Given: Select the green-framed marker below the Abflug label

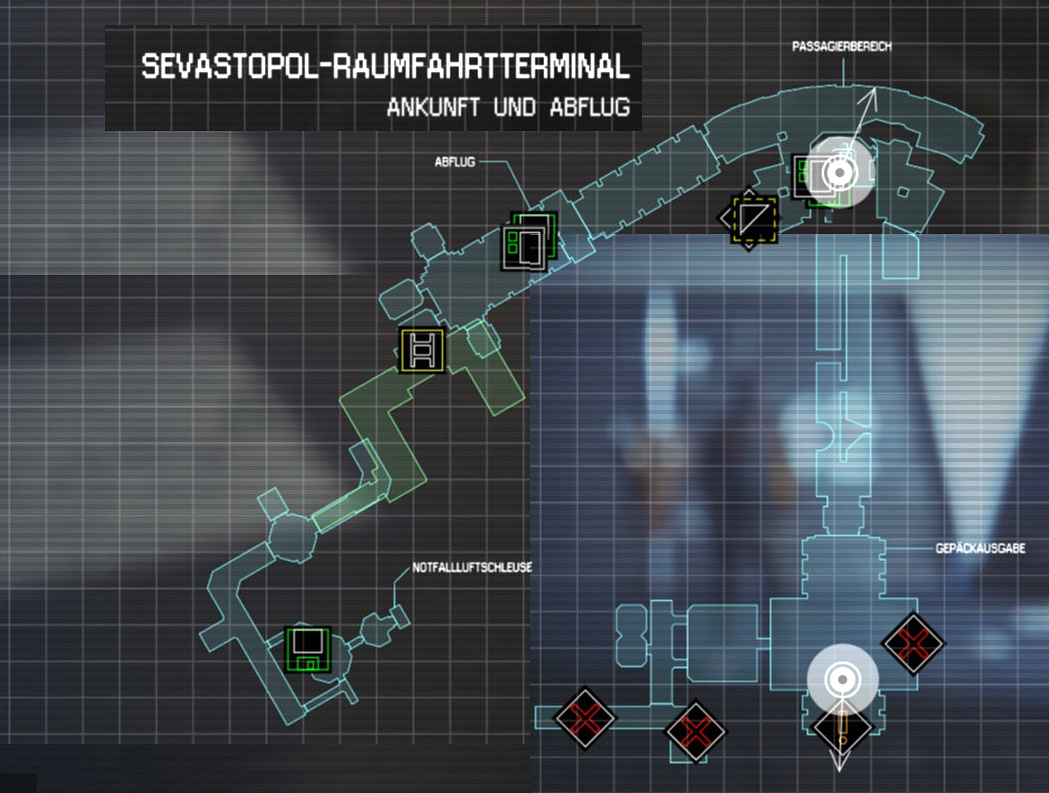Looking at the screenshot, I should [x=528, y=241].
